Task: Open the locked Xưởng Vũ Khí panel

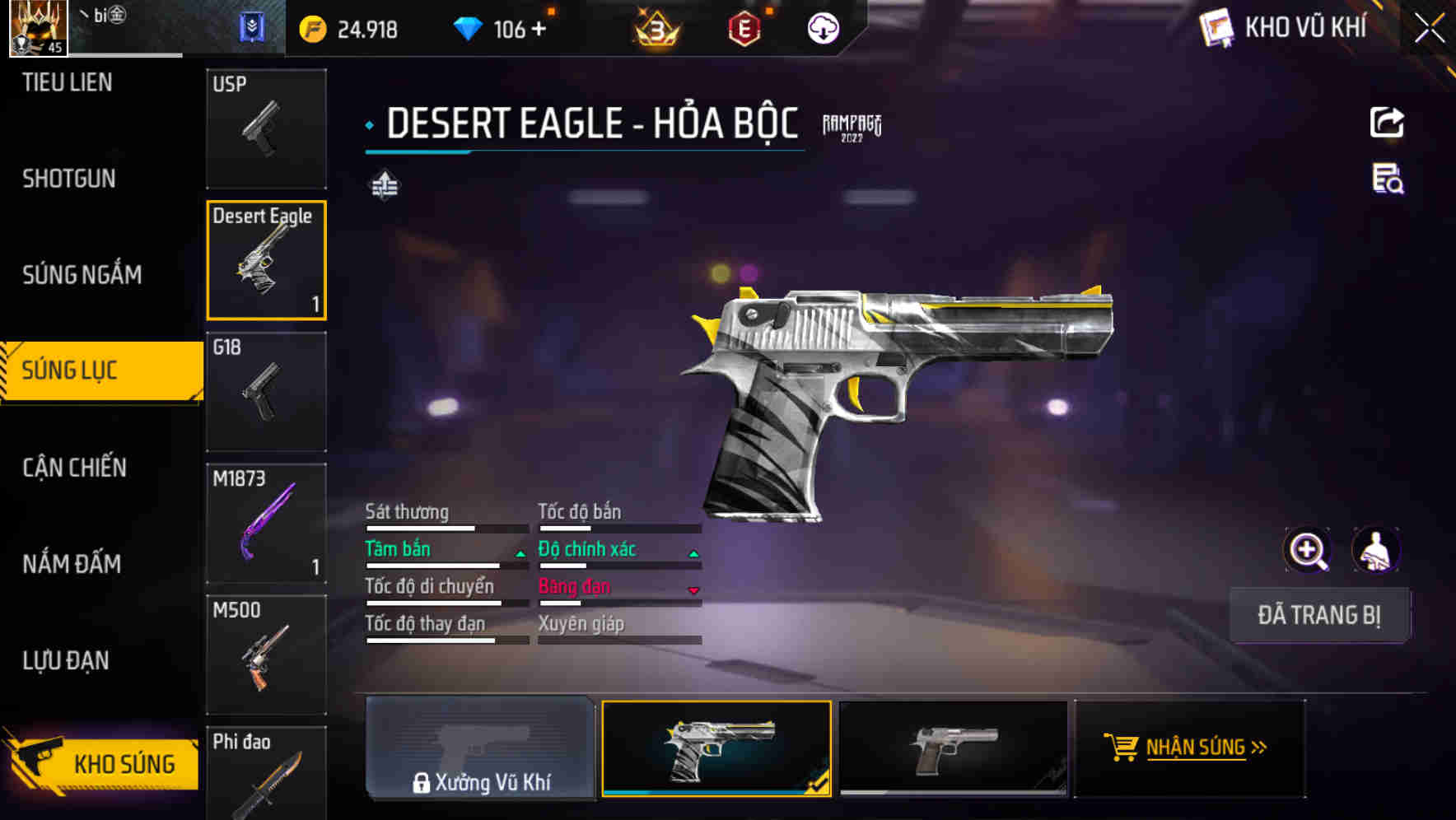Action: click(480, 748)
